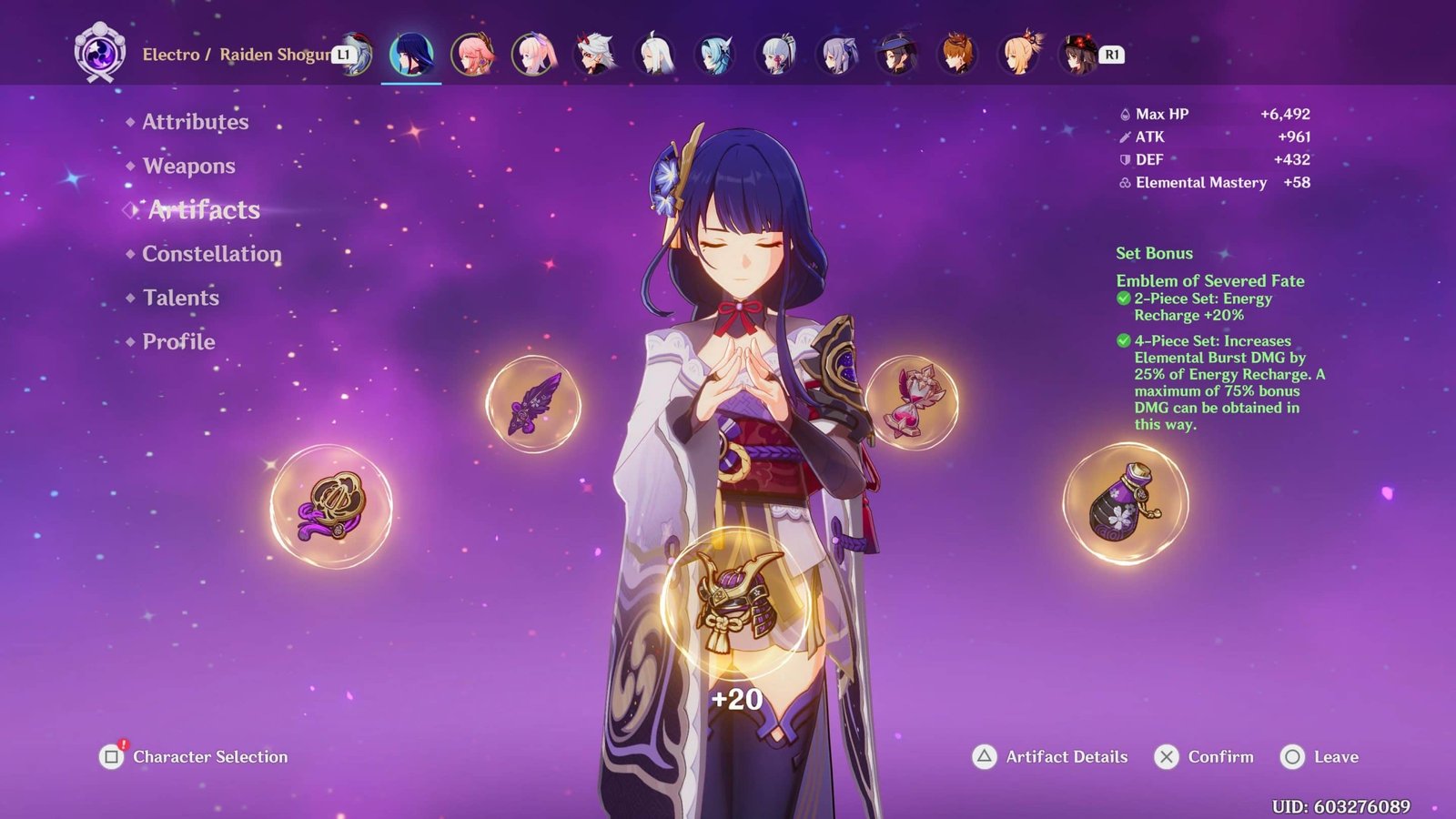Select Hu Tao's portrait with dark hat
This screenshot has width=1456, height=819.
[1078, 55]
